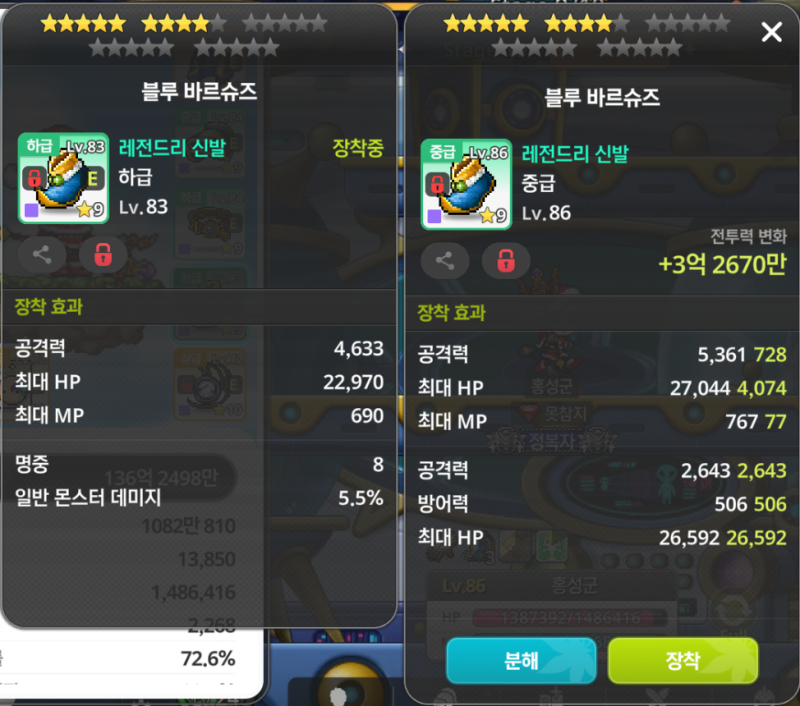Close the item comparison popup
Image resolution: width=800 pixels, height=706 pixels.
coord(771,33)
